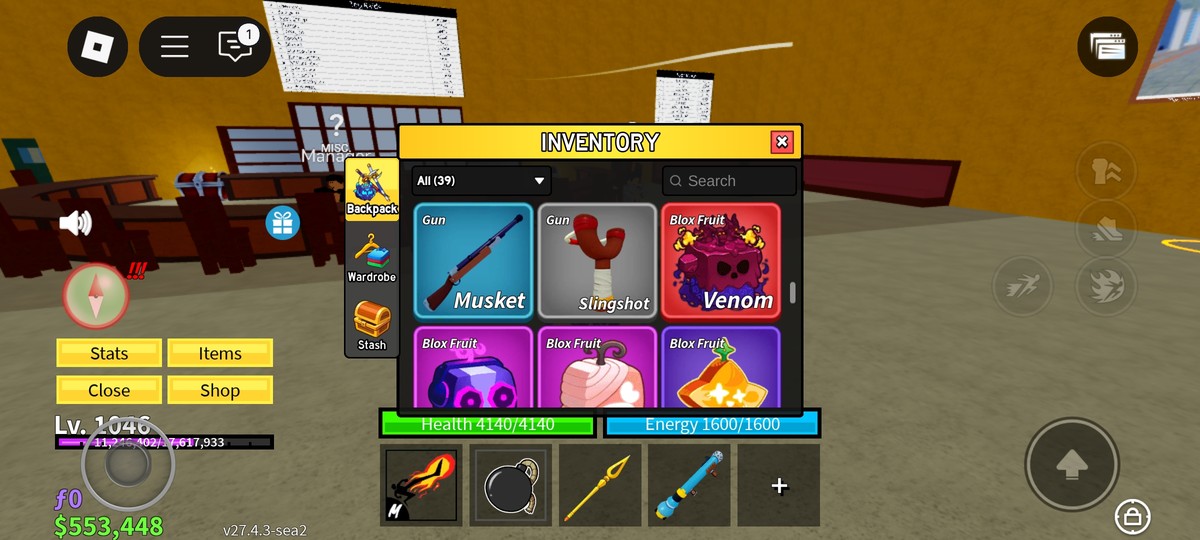Equip the golden spear hotbar slot
This screenshot has height=540, width=1200.
[599, 485]
